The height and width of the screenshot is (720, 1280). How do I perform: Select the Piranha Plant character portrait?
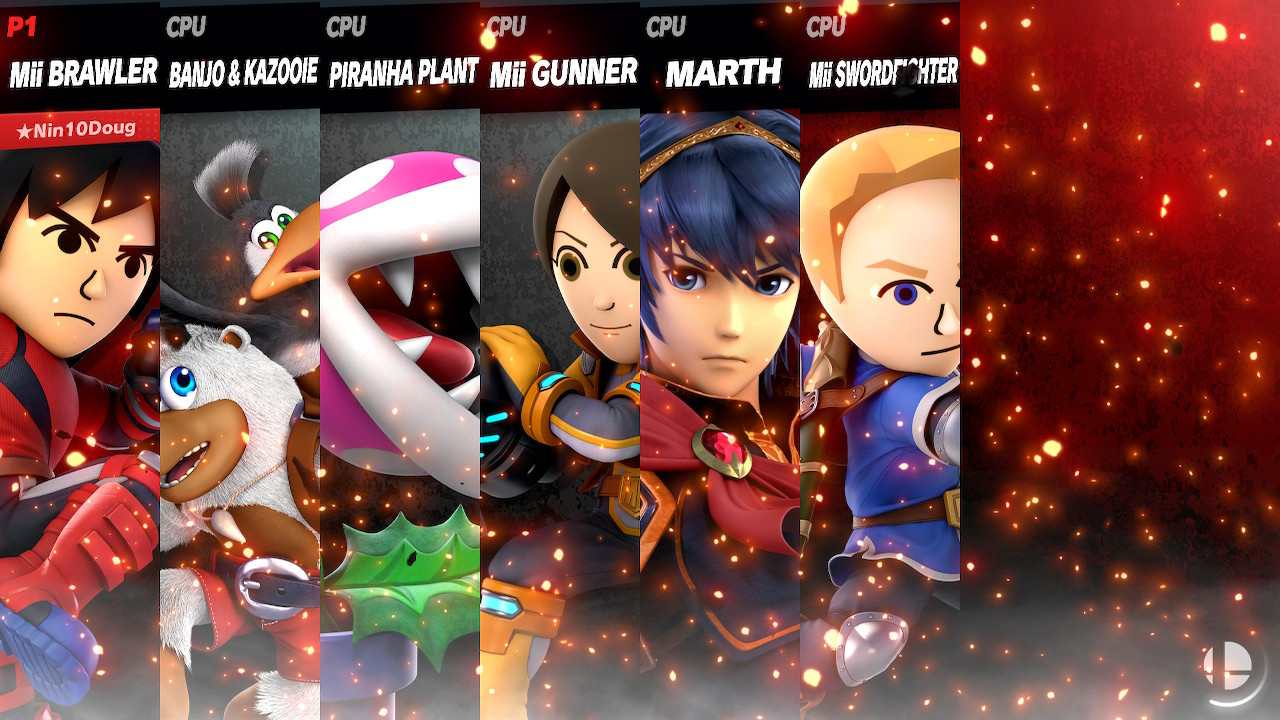398,400
